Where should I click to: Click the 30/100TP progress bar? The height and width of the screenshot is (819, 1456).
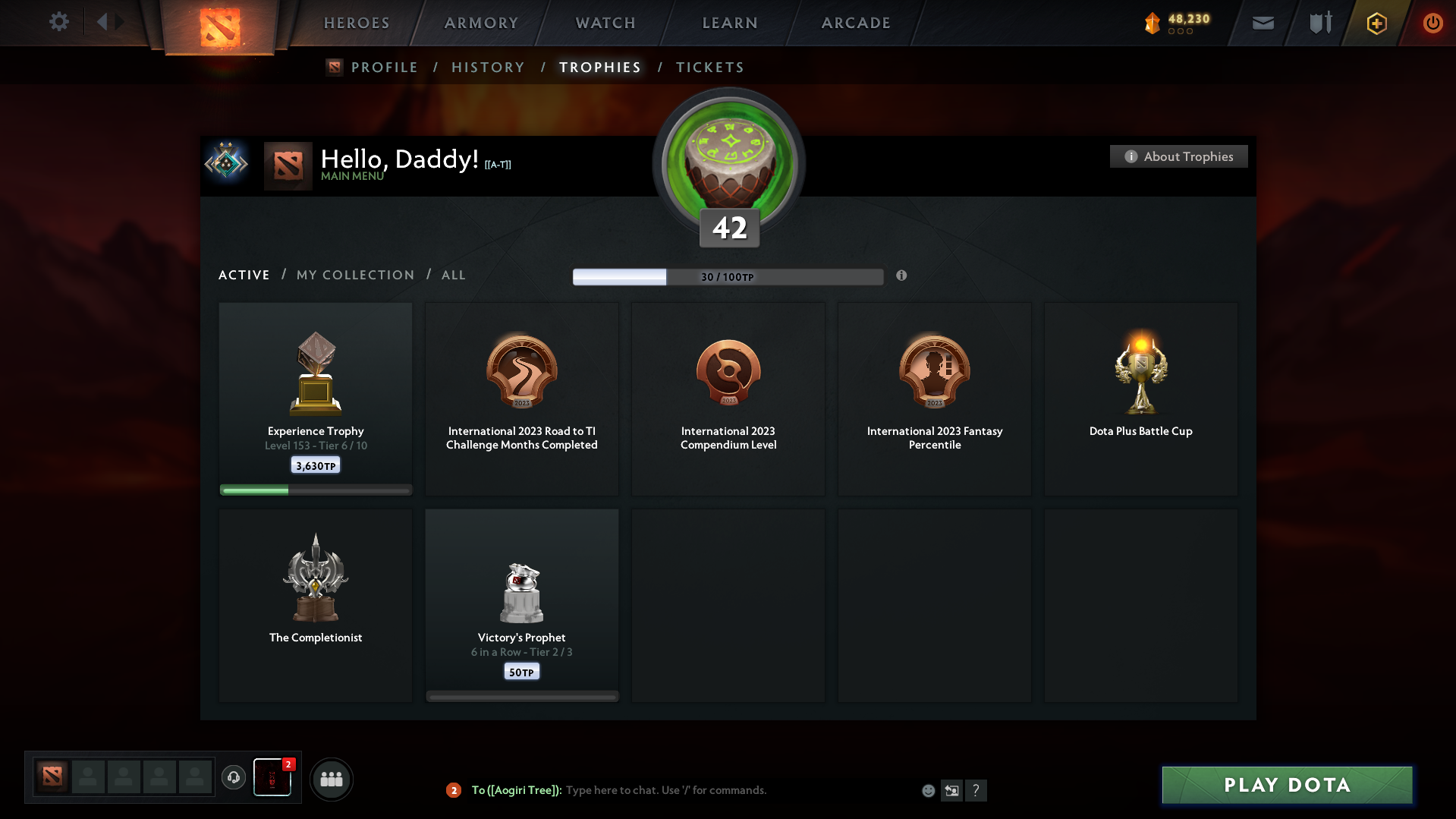(x=728, y=276)
